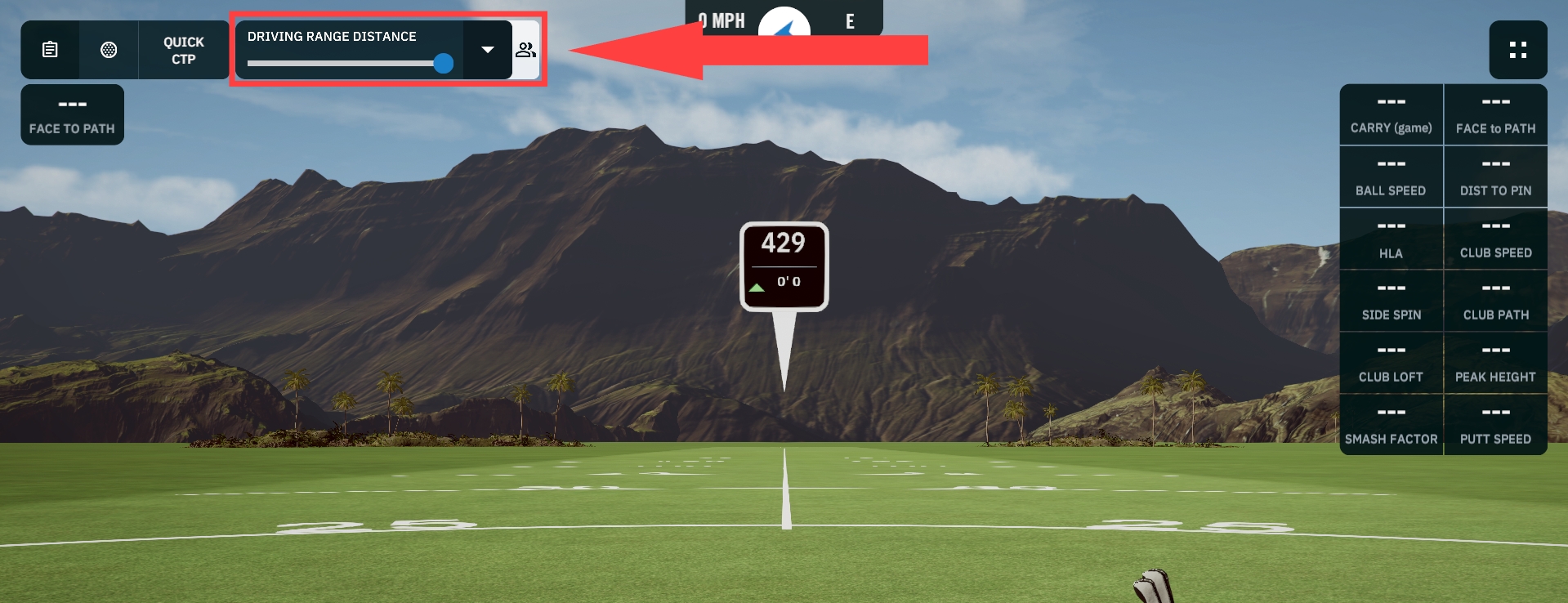Expand the driving range distance dropdown arrow
The height and width of the screenshot is (603, 1568).
488,50
